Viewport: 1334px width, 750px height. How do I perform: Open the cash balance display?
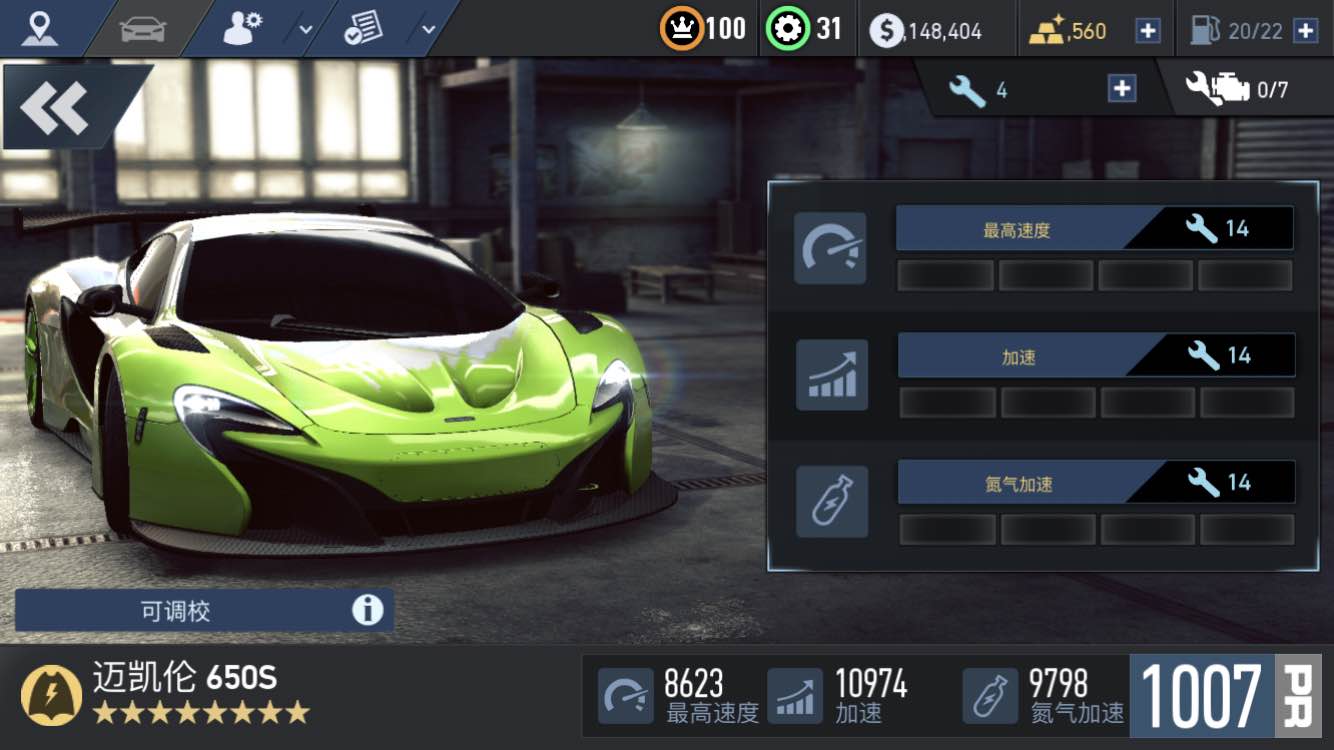coord(926,31)
